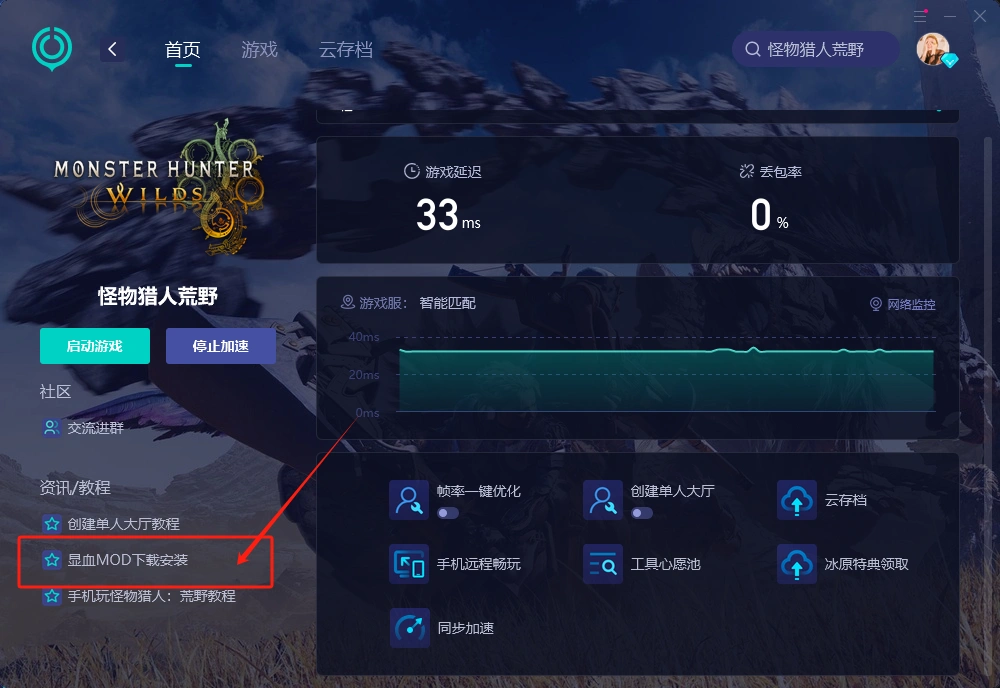
Task: Open 手机玩怪物猎人：荒野教程 link
Action: click(x=151, y=596)
